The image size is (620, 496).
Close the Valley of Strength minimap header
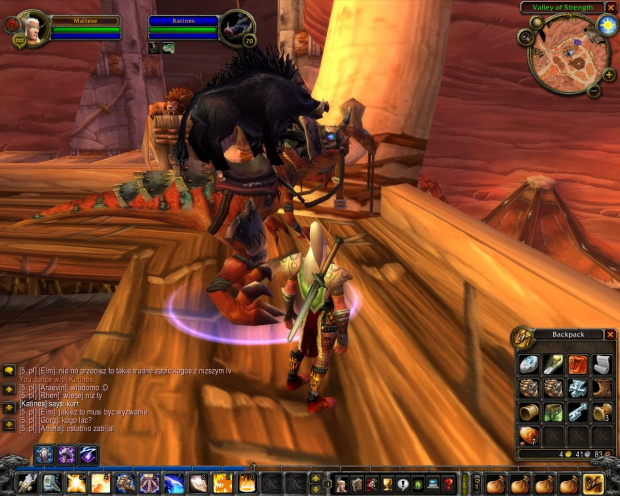[611, 7]
